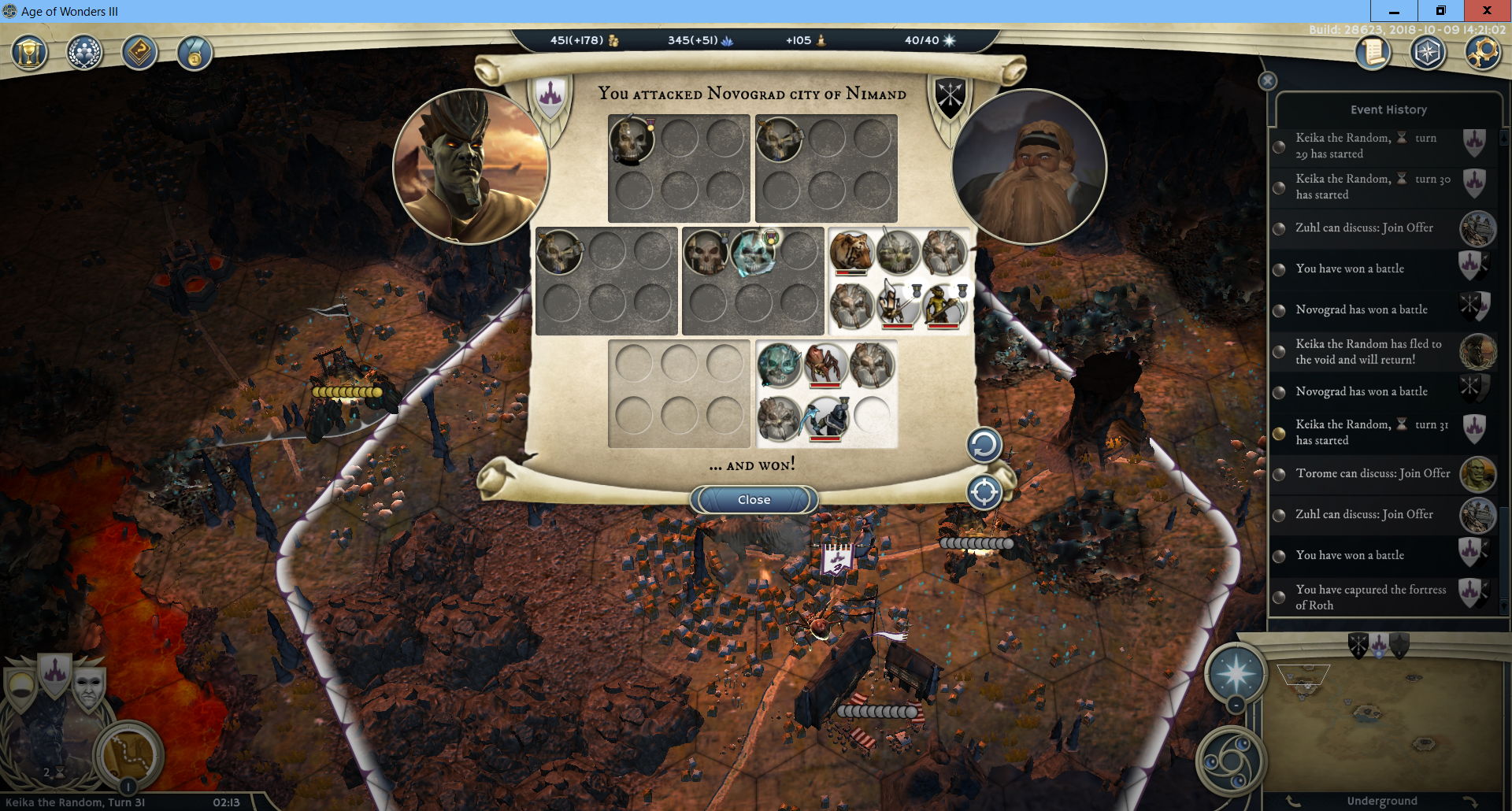Image resolution: width=1512 pixels, height=811 pixels.
Task: Select 'Torome can discuss: Join Offer' event
Action: 1373,473
